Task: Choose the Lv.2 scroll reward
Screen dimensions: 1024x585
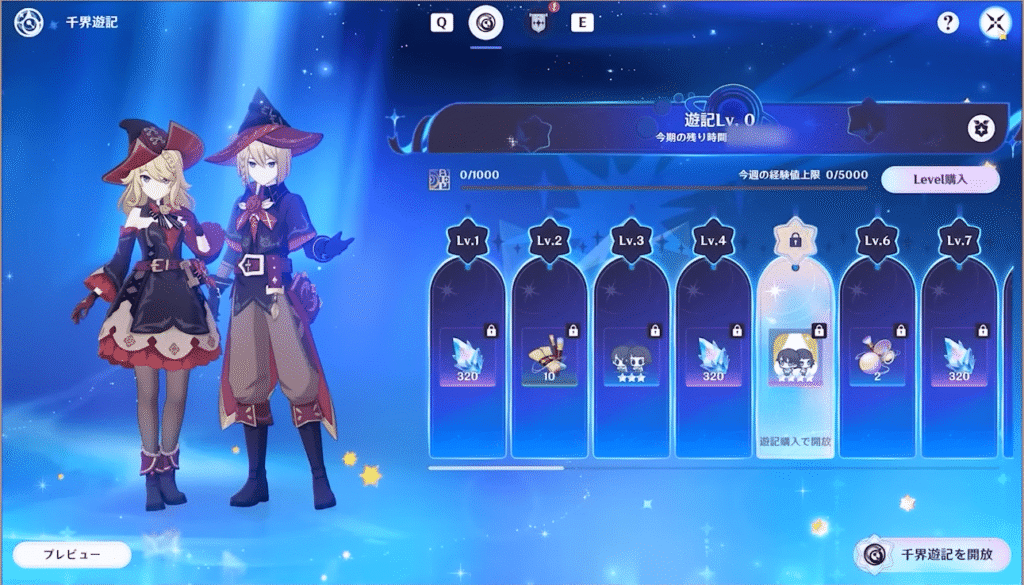Action: pos(551,356)
